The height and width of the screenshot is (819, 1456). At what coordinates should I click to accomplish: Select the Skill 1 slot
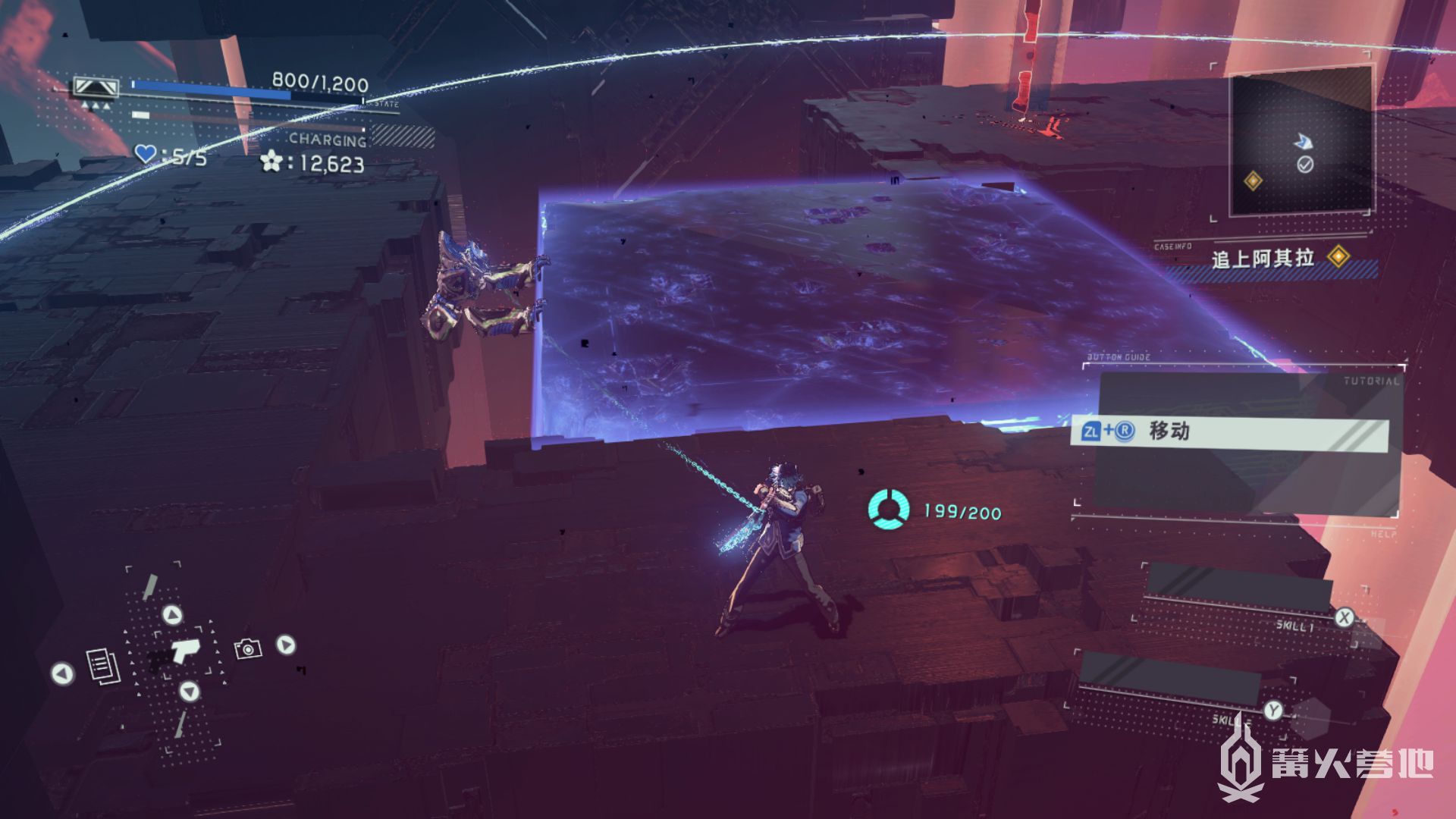1241,588
